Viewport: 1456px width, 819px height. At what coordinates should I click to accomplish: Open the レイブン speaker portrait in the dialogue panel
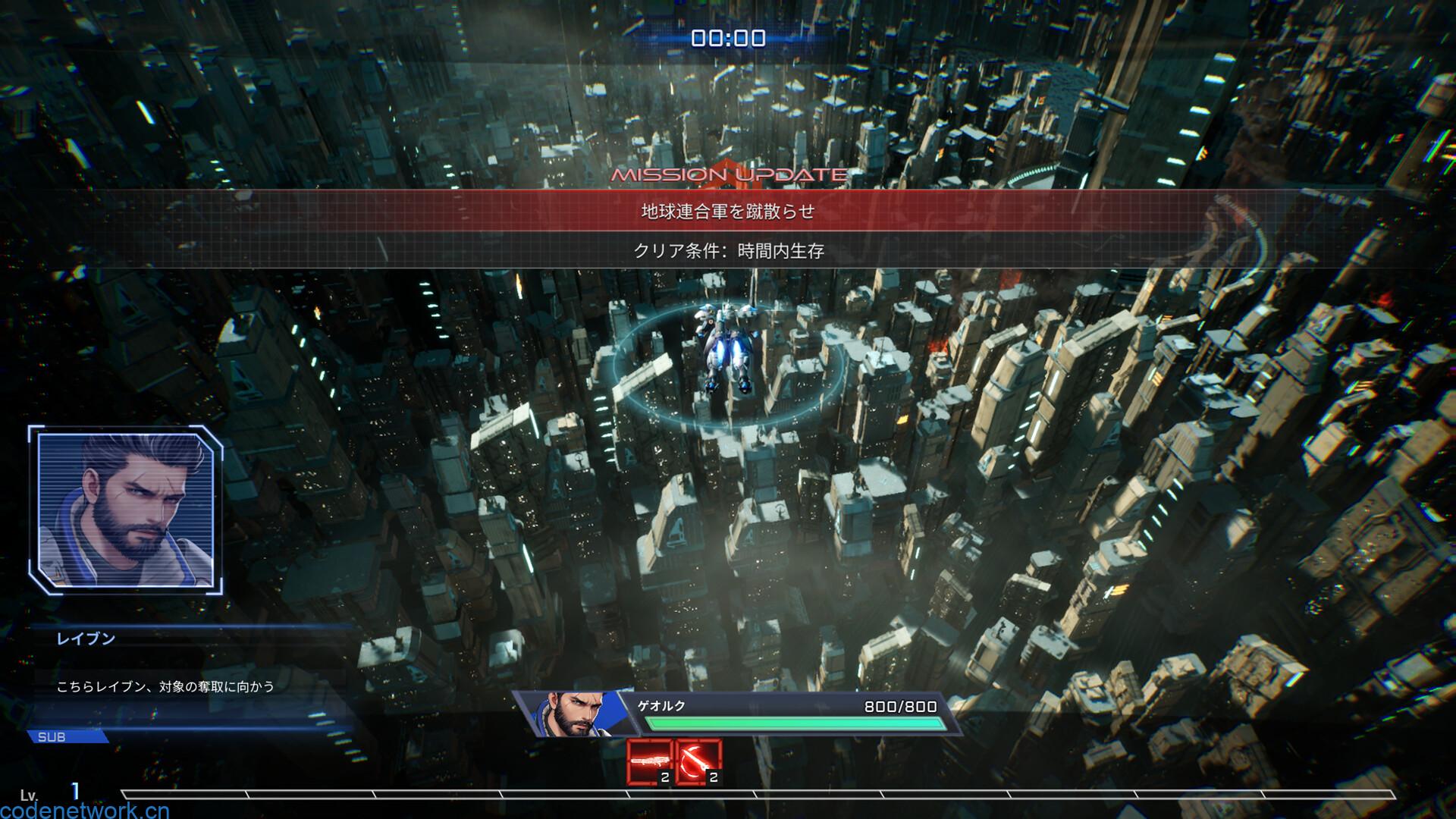126,510
